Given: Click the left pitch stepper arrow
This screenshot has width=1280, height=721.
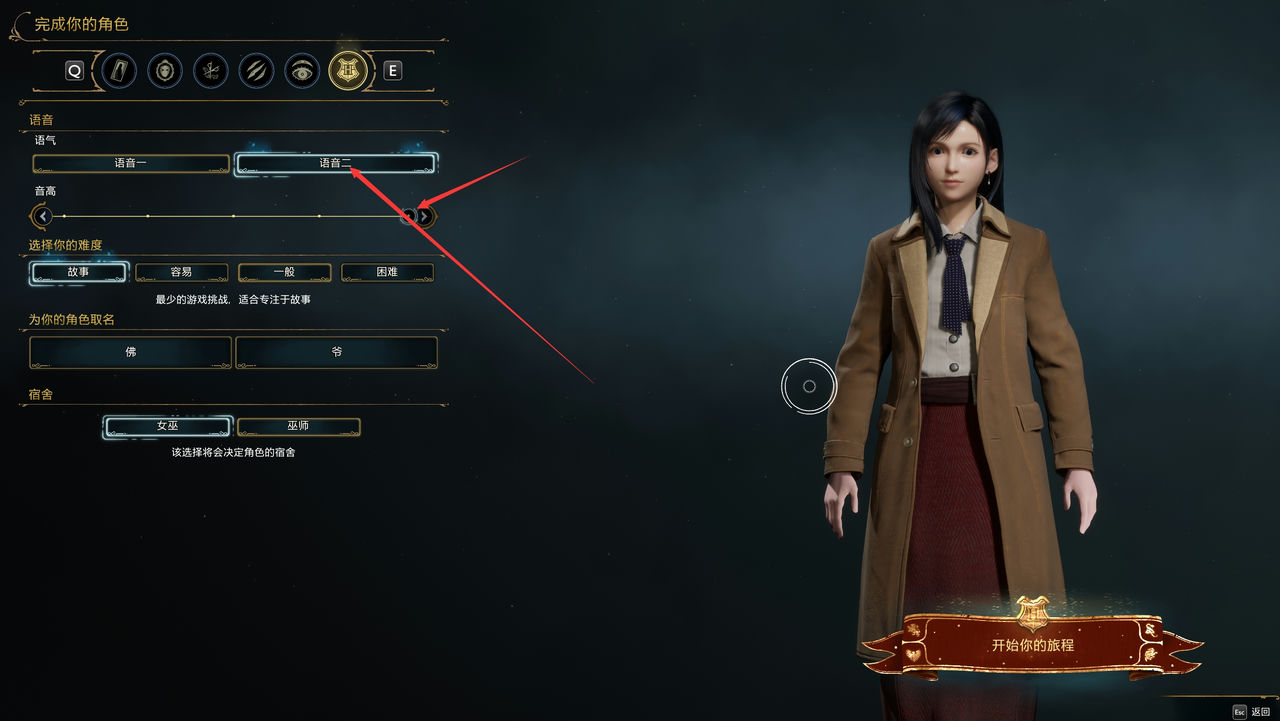Looking at the screenshot, I should pyautogui.click(x=40, y=216).
